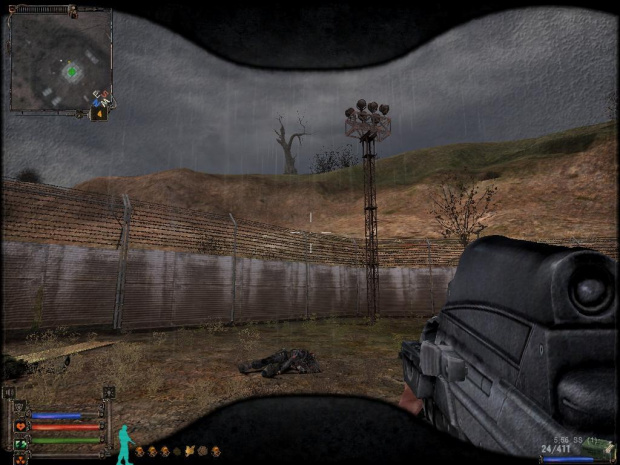Image resolution: width=620 pixels, height=465 pixels.
Task: Click the compass rose on the minimap
Action: click(x=100, y=99)
